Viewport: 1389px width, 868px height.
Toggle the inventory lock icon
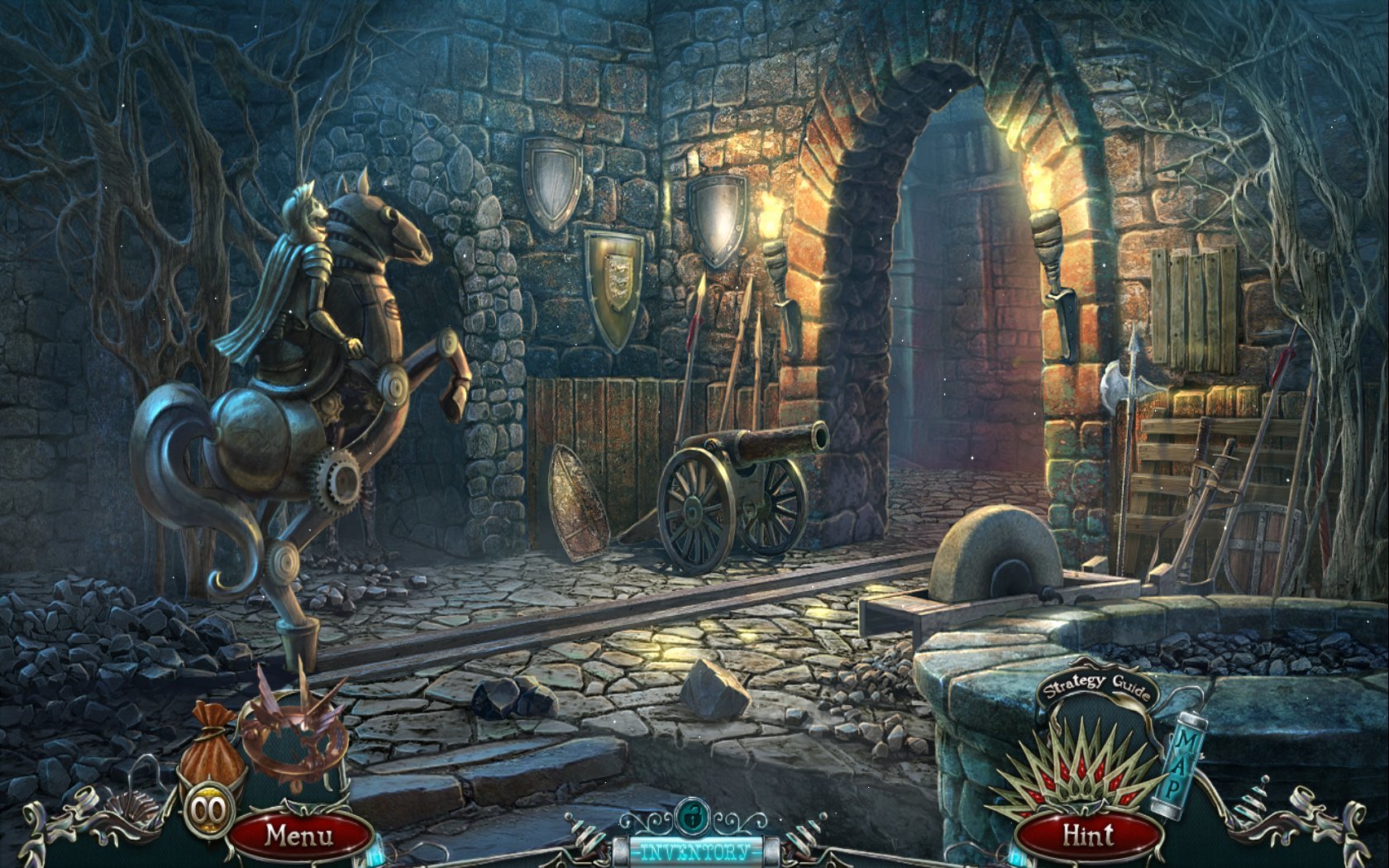coord(691,817)
